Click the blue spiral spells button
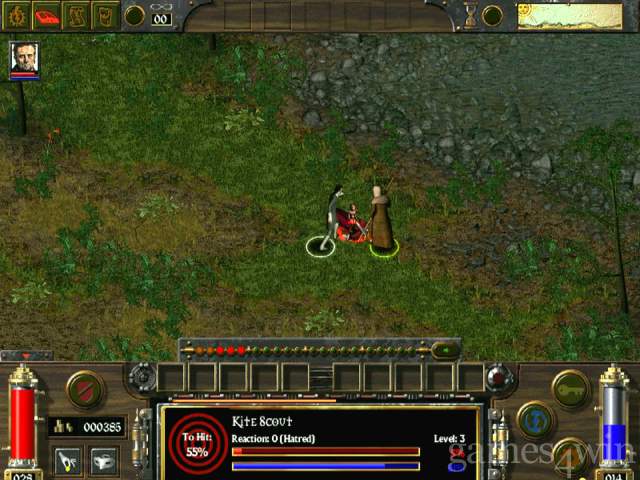Screen dimensions: 640x480 (x=536, y=419)
